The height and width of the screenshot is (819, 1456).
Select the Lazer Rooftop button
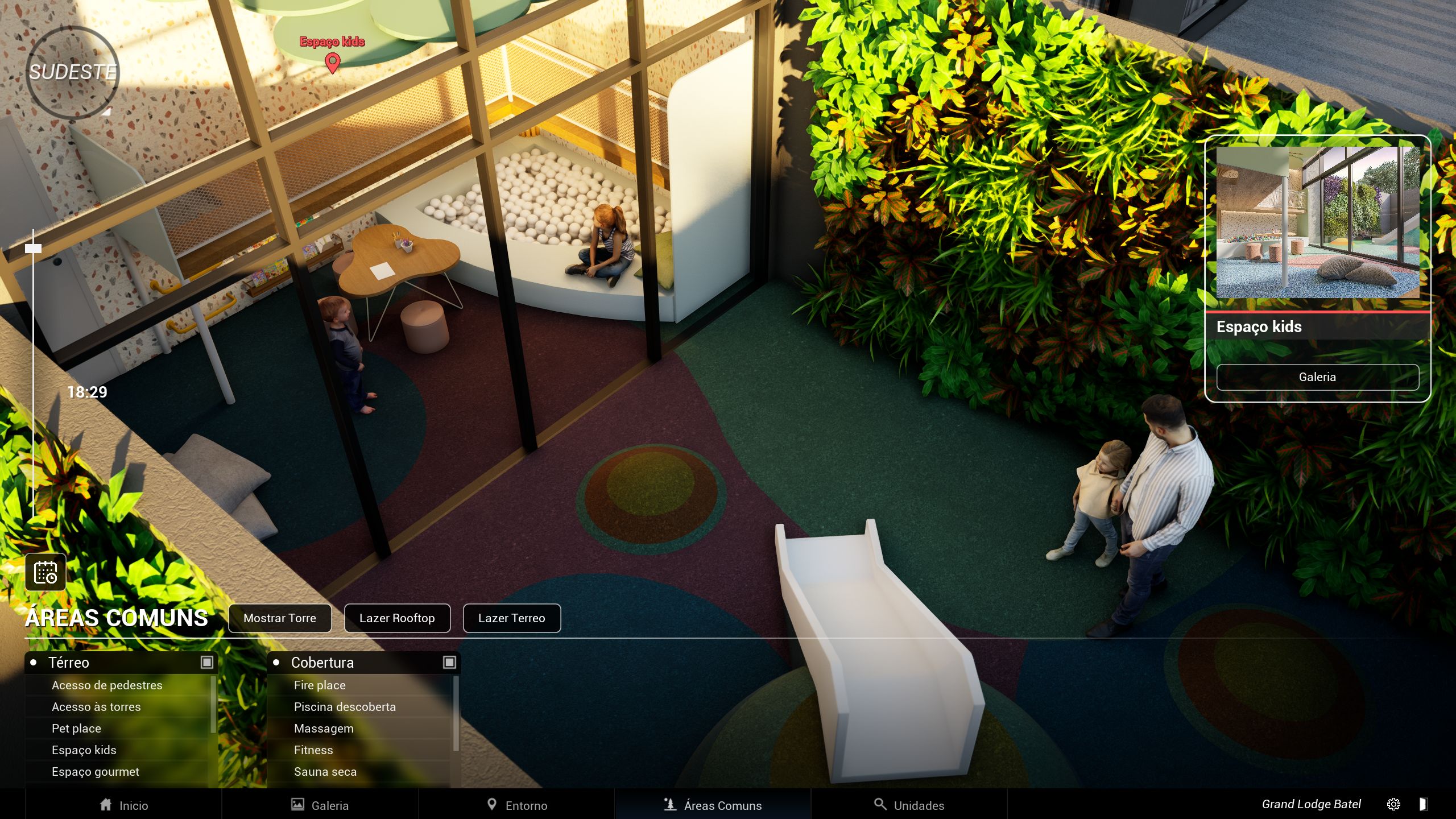(x=397, y=618)
